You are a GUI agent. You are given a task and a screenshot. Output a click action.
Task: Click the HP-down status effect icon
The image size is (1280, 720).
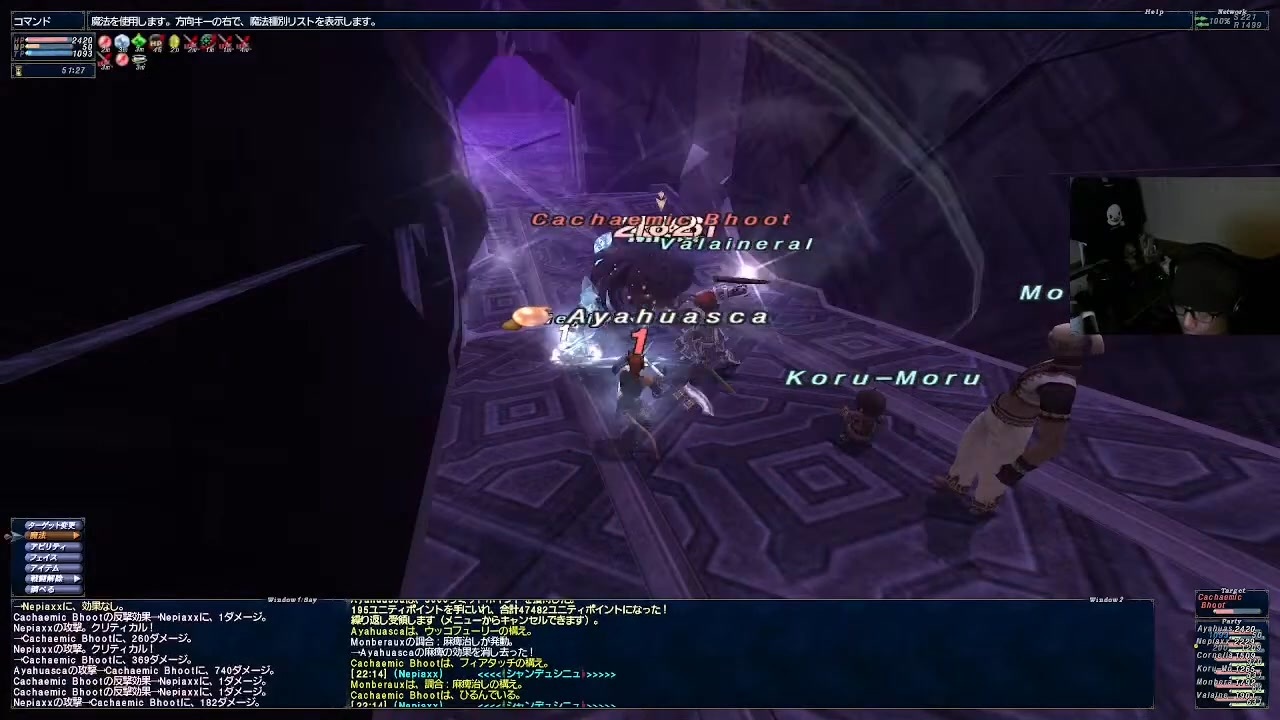[157, 42]
